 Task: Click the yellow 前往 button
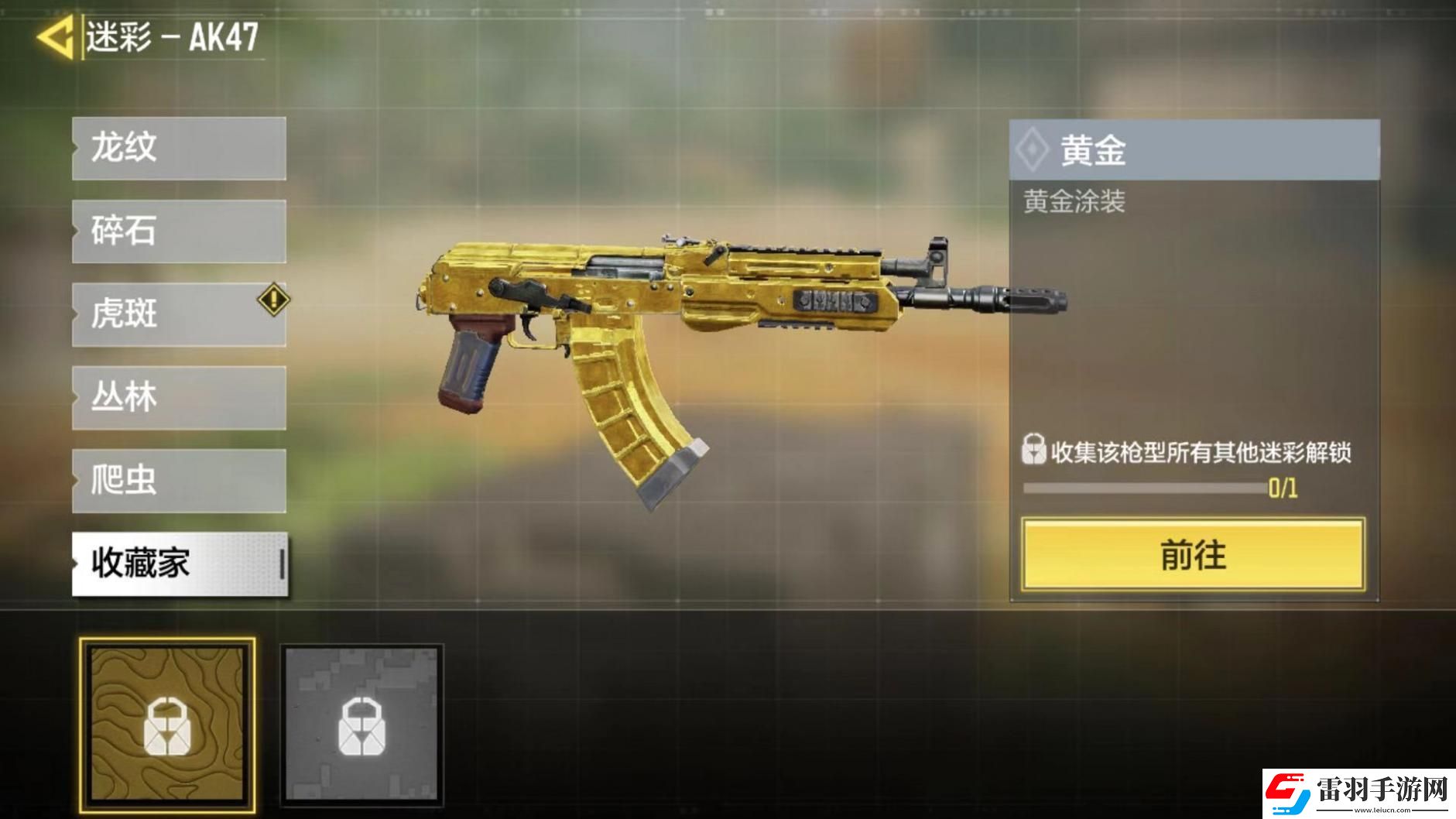point(1193,555)
